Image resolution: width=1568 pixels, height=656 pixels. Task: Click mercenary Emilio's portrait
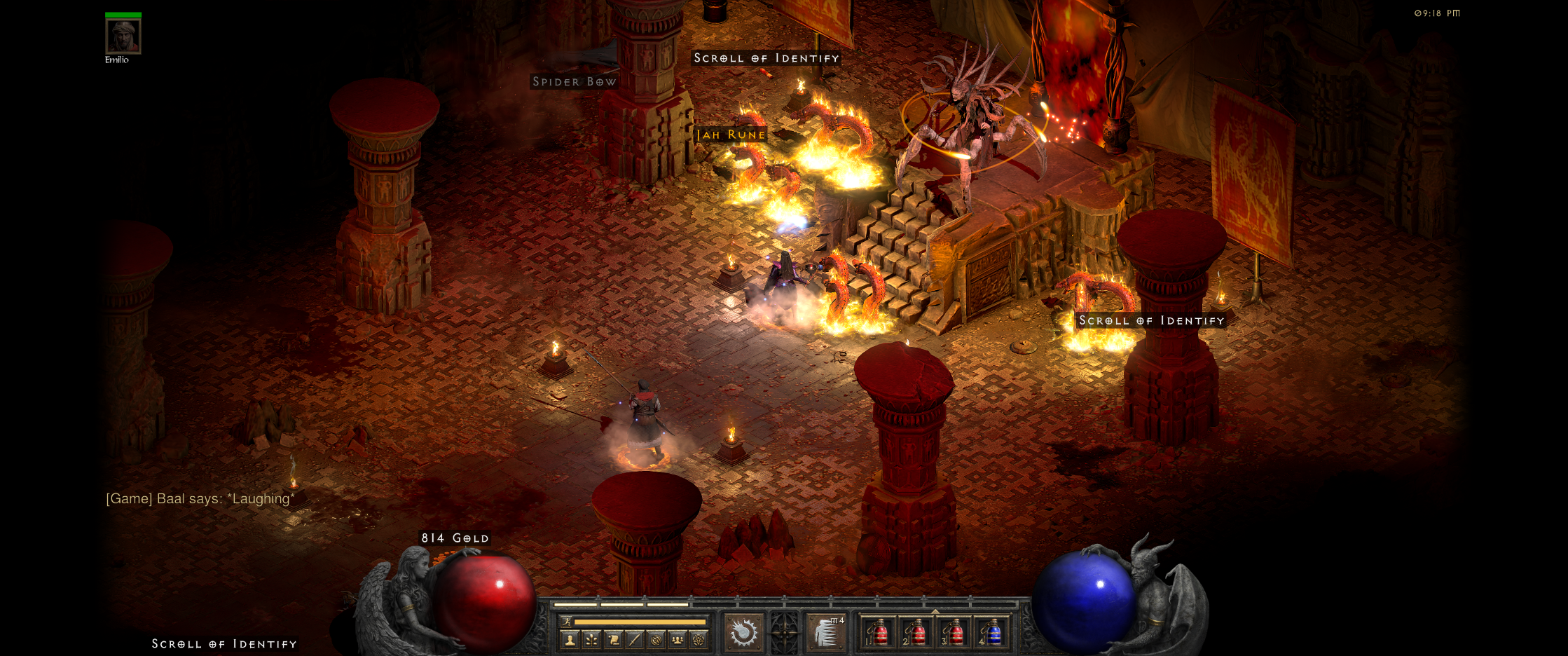(x=123, y=36)
